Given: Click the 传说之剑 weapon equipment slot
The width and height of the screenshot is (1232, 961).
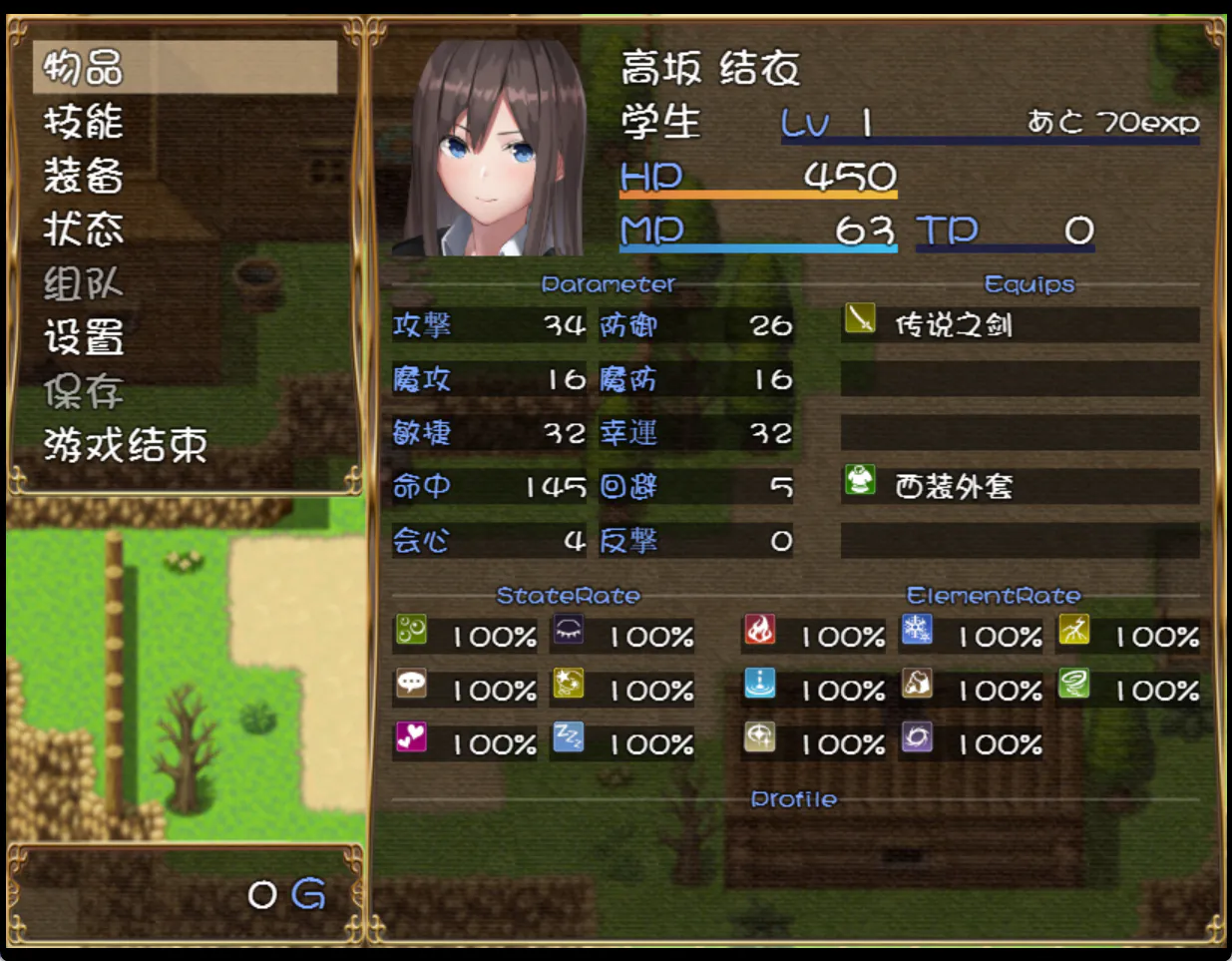Looking at the screenshot, I should tap(1019, 325).
